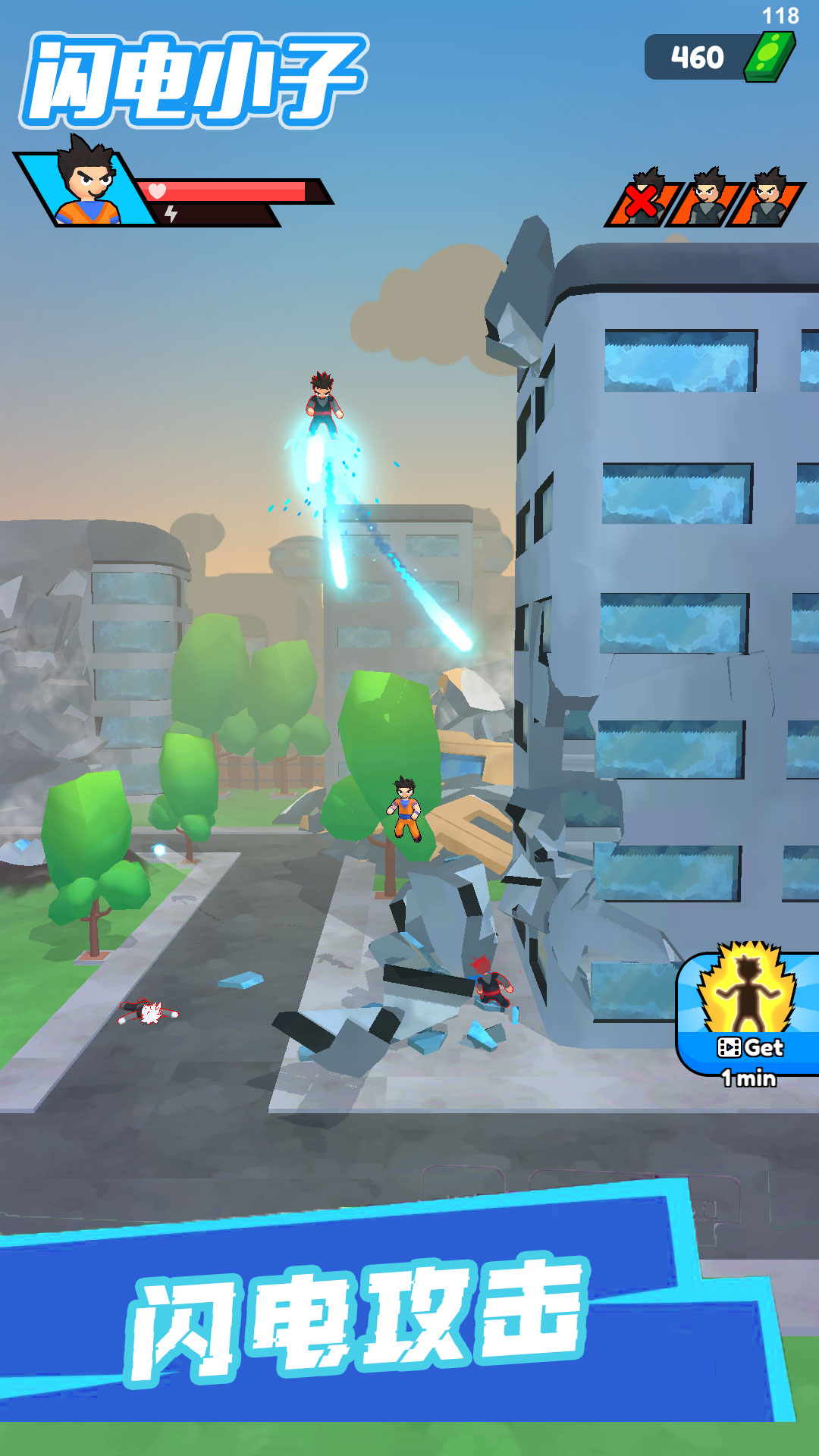Claim the 'Get 1 min' power-up boost

749,1015
